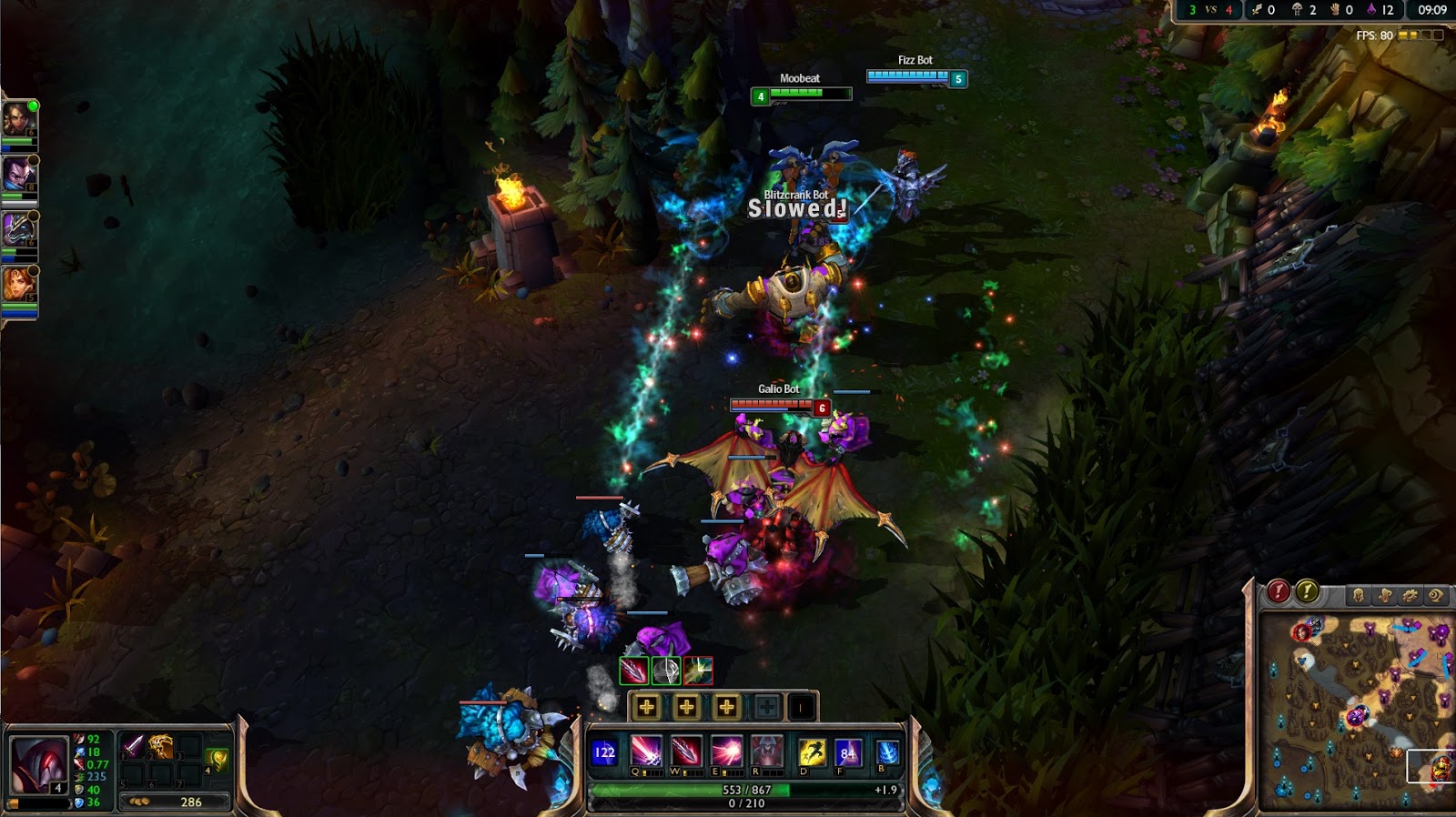Open the gear options above the minimap
Viewport: 1456px width, 817px height.
pos(1410,596)
